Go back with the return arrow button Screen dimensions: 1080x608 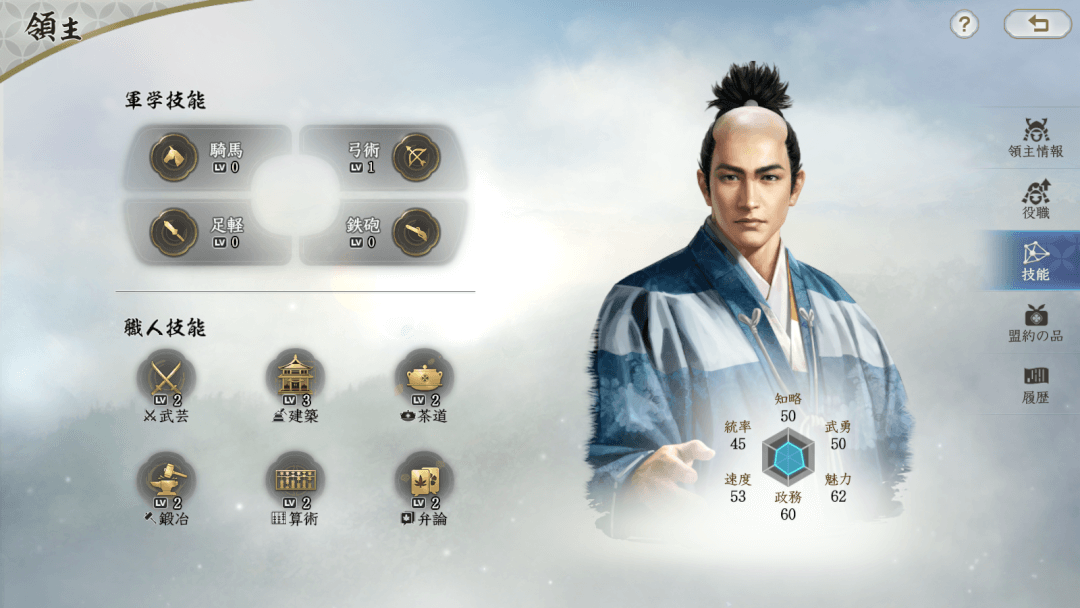pos(1037,25)
